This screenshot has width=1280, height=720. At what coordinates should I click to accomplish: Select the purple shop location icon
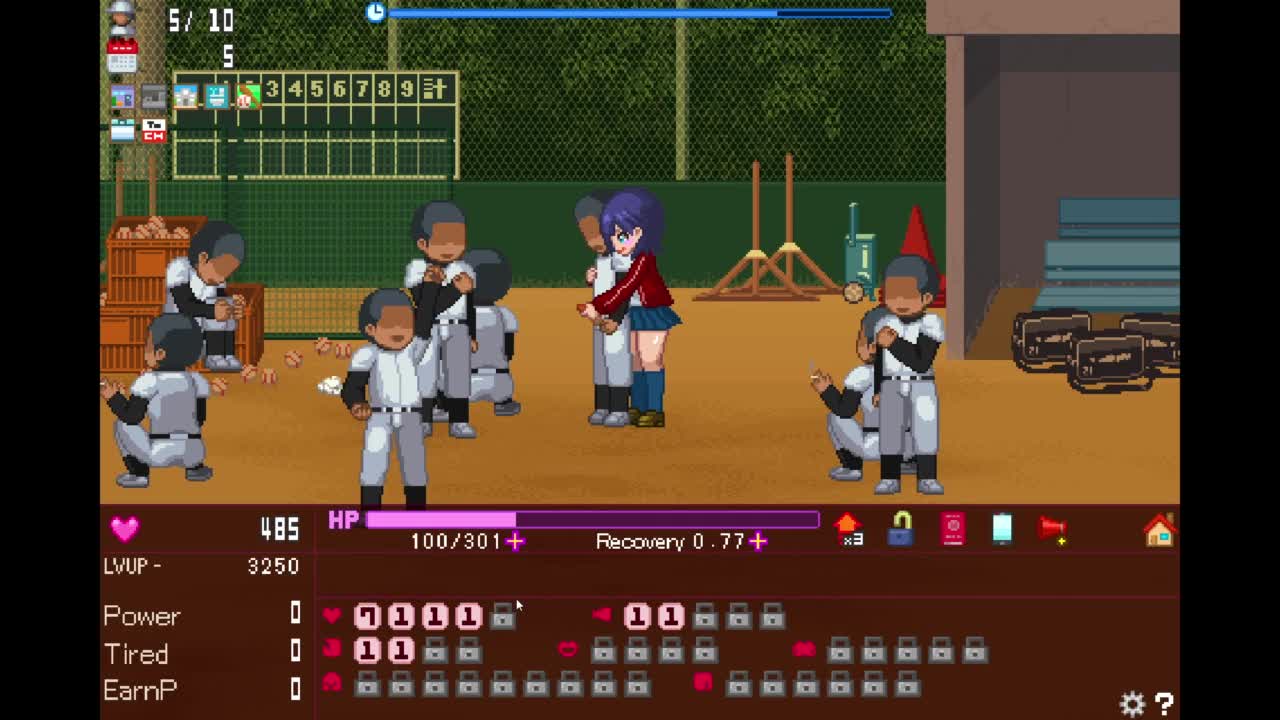122,97
